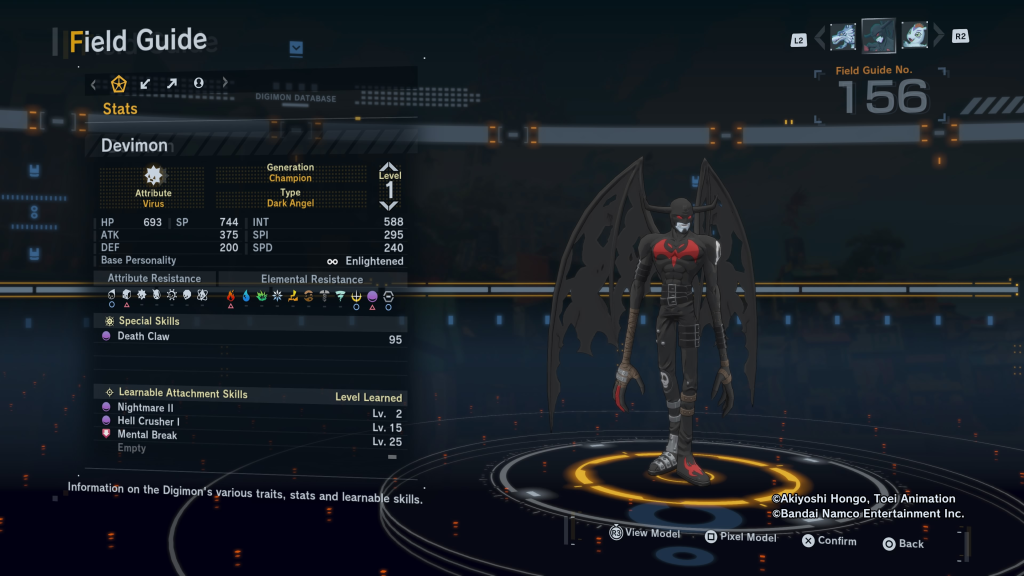
Task: Lower the level with the down arrow
Action: click(x=389, y=205)
